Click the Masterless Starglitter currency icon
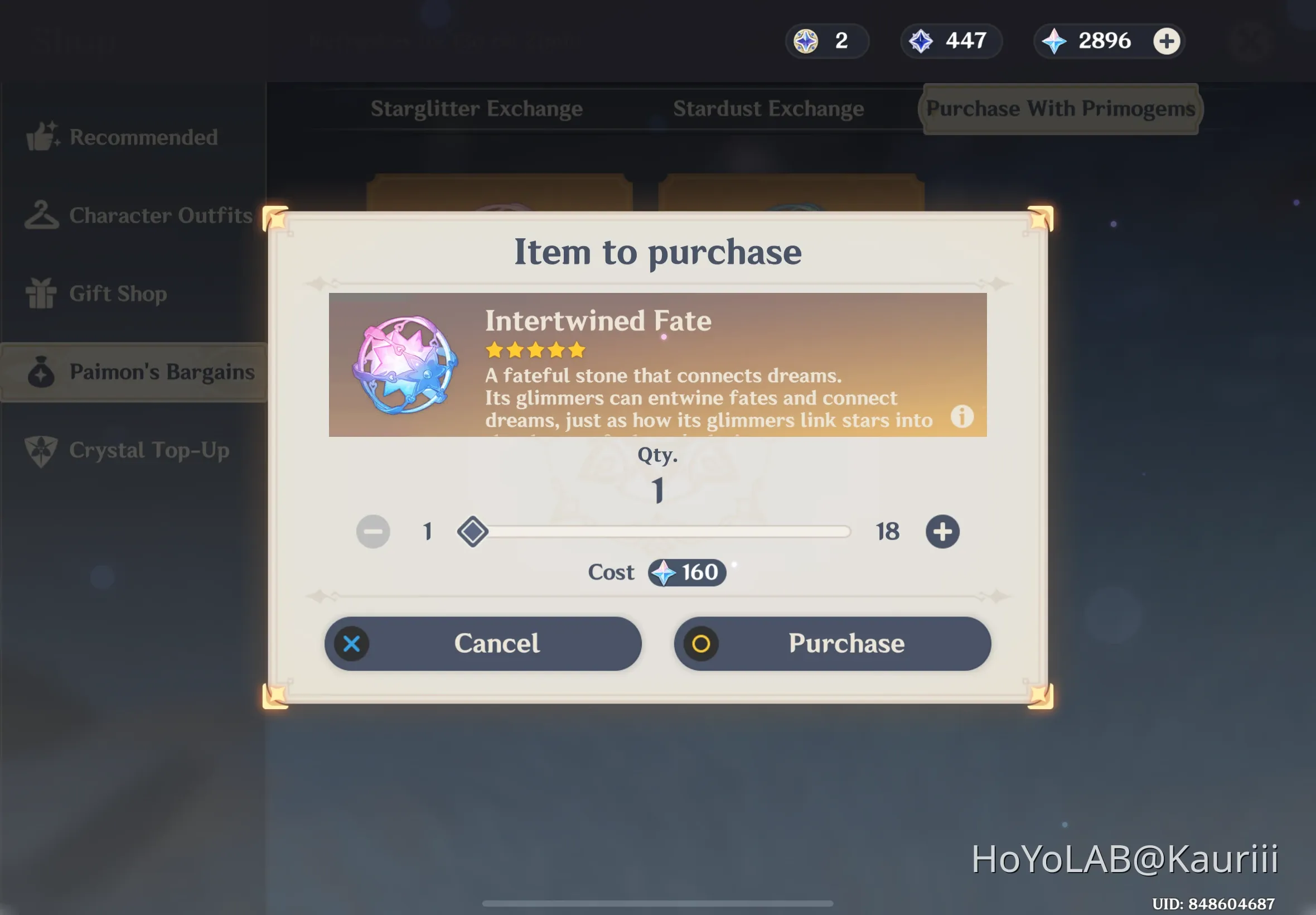 click(806, 41)
